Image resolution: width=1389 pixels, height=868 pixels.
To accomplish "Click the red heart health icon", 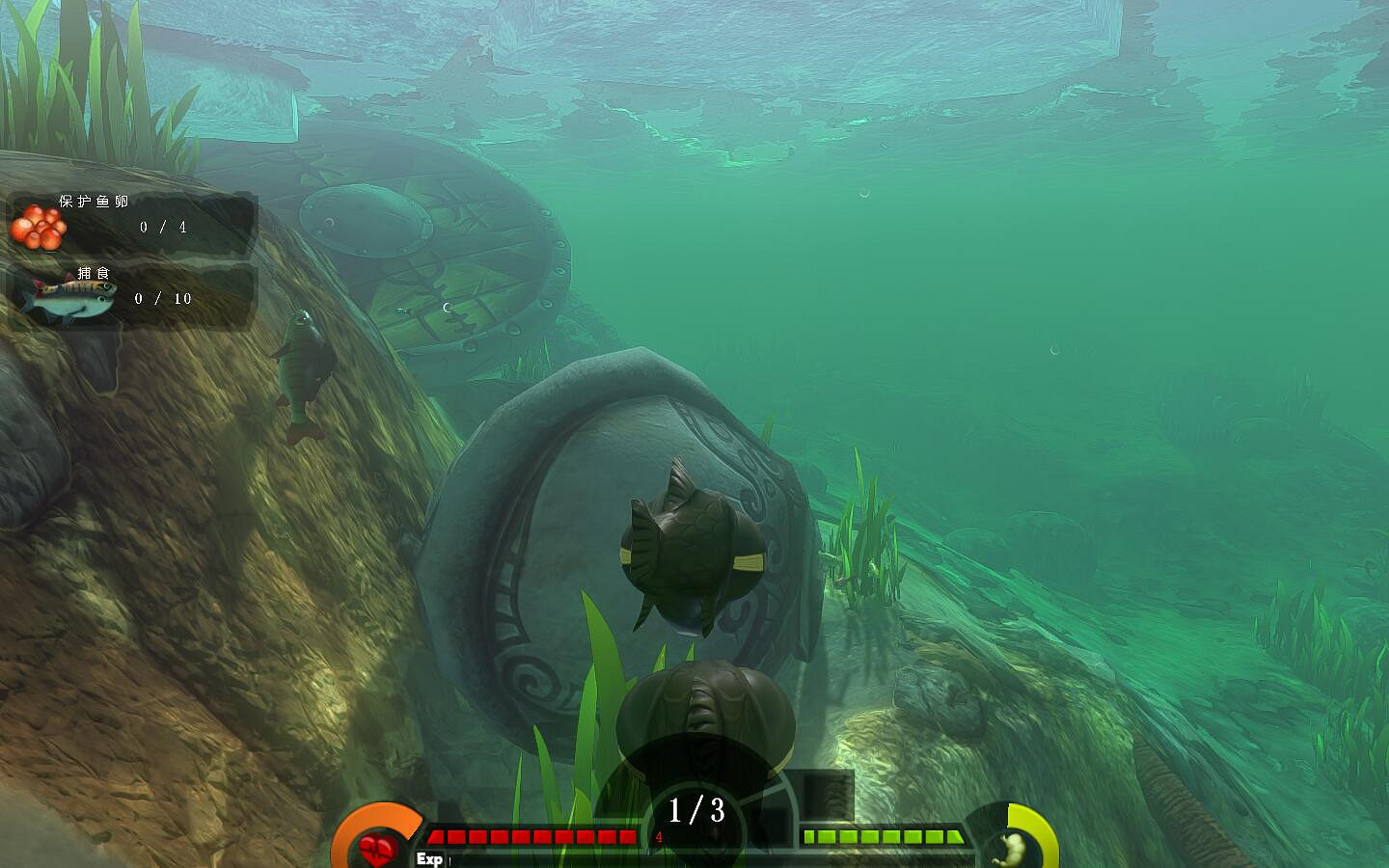I will [376, 847].
